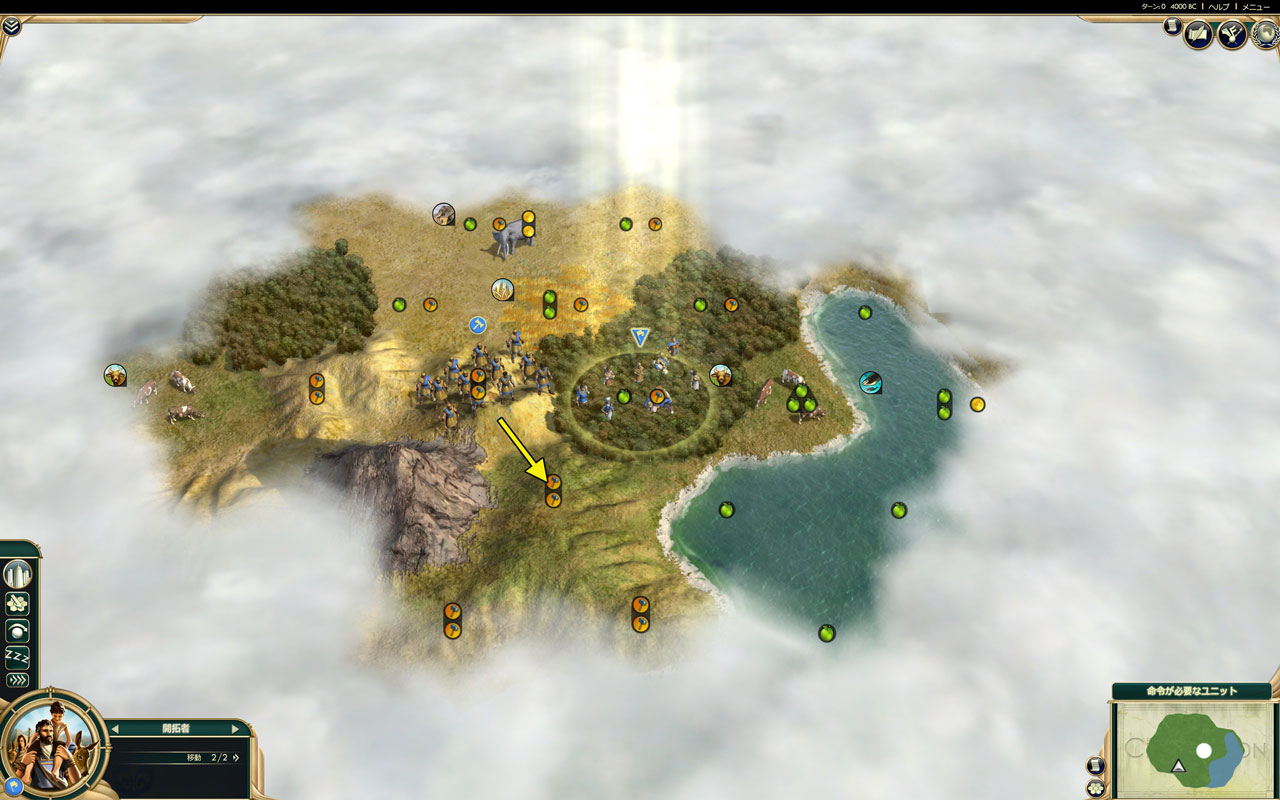Image resolution: width=1280 pixels, height=800 pixels.
Task: Choose the skip turn unit action
Action: click(x=18, y=631)
